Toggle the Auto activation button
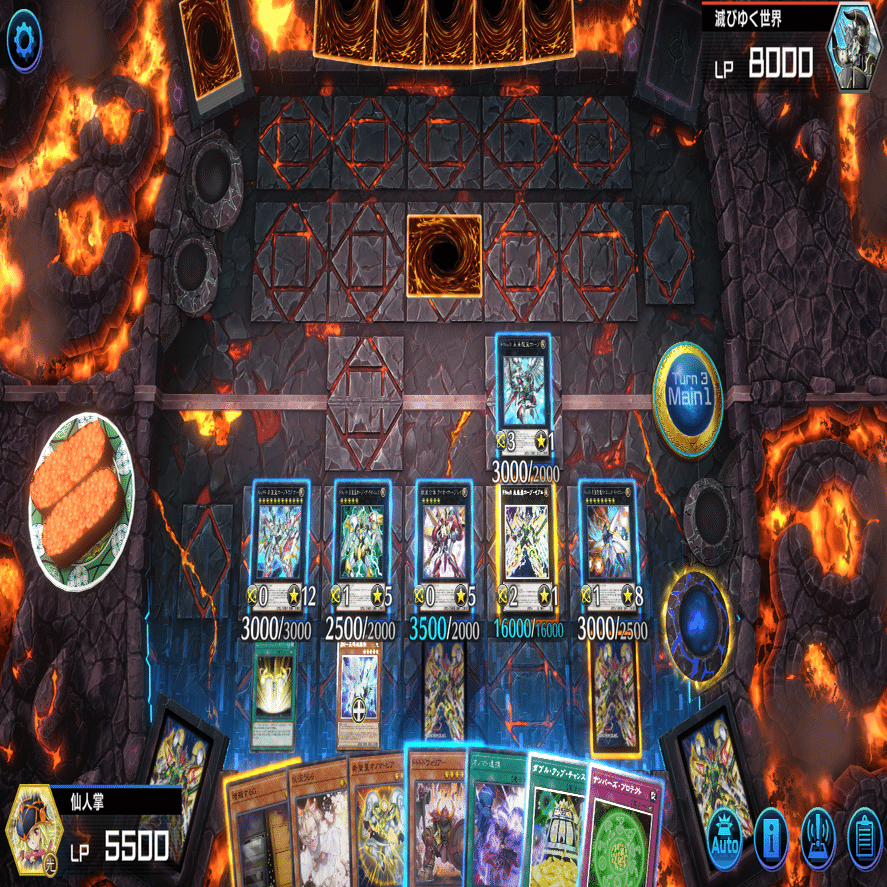The height and width of the screenshot is (887, 887). pyautogui.click(x=723, y=835)
